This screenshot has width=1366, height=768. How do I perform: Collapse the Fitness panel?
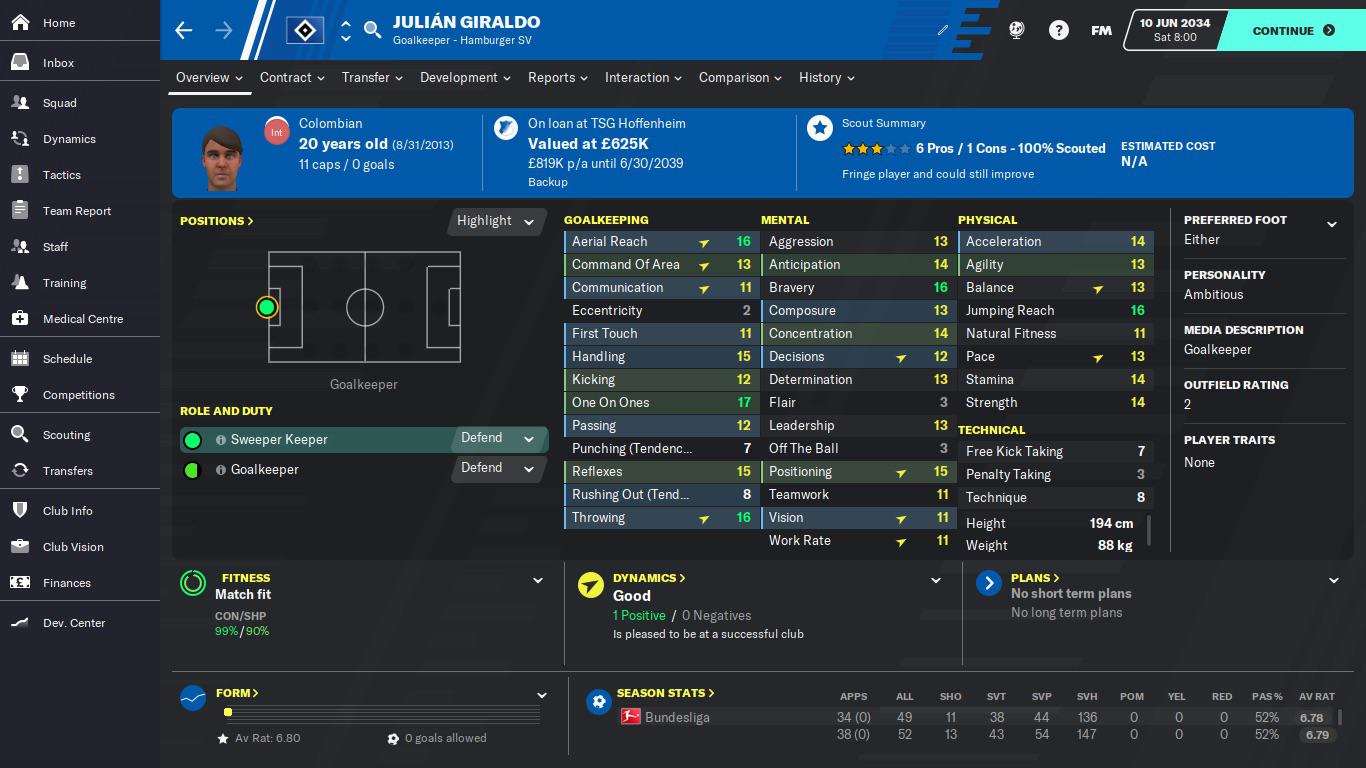click(538, 580)
